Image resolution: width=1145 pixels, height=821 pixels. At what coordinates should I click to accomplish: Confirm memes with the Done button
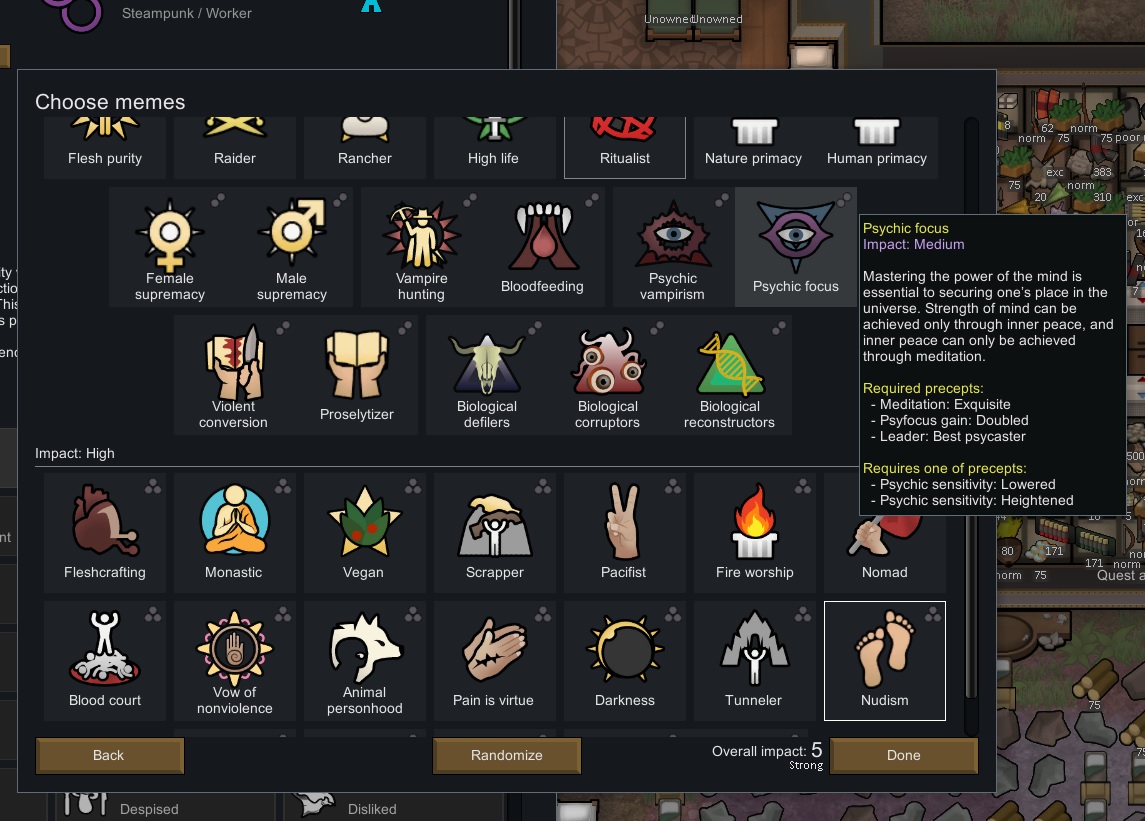pos(903,755)
